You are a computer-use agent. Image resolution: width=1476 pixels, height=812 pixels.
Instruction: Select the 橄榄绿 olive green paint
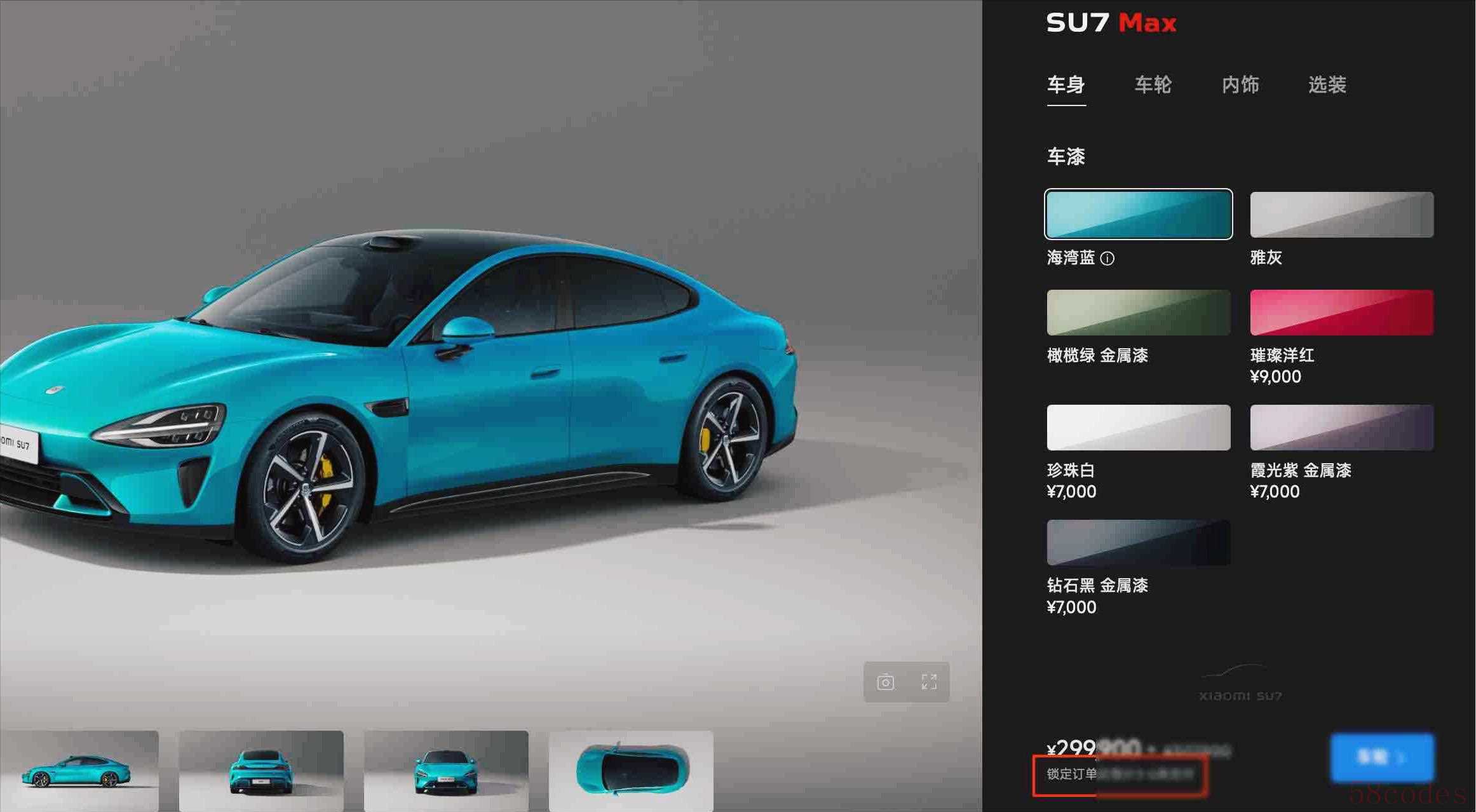tap(1138, 313)
